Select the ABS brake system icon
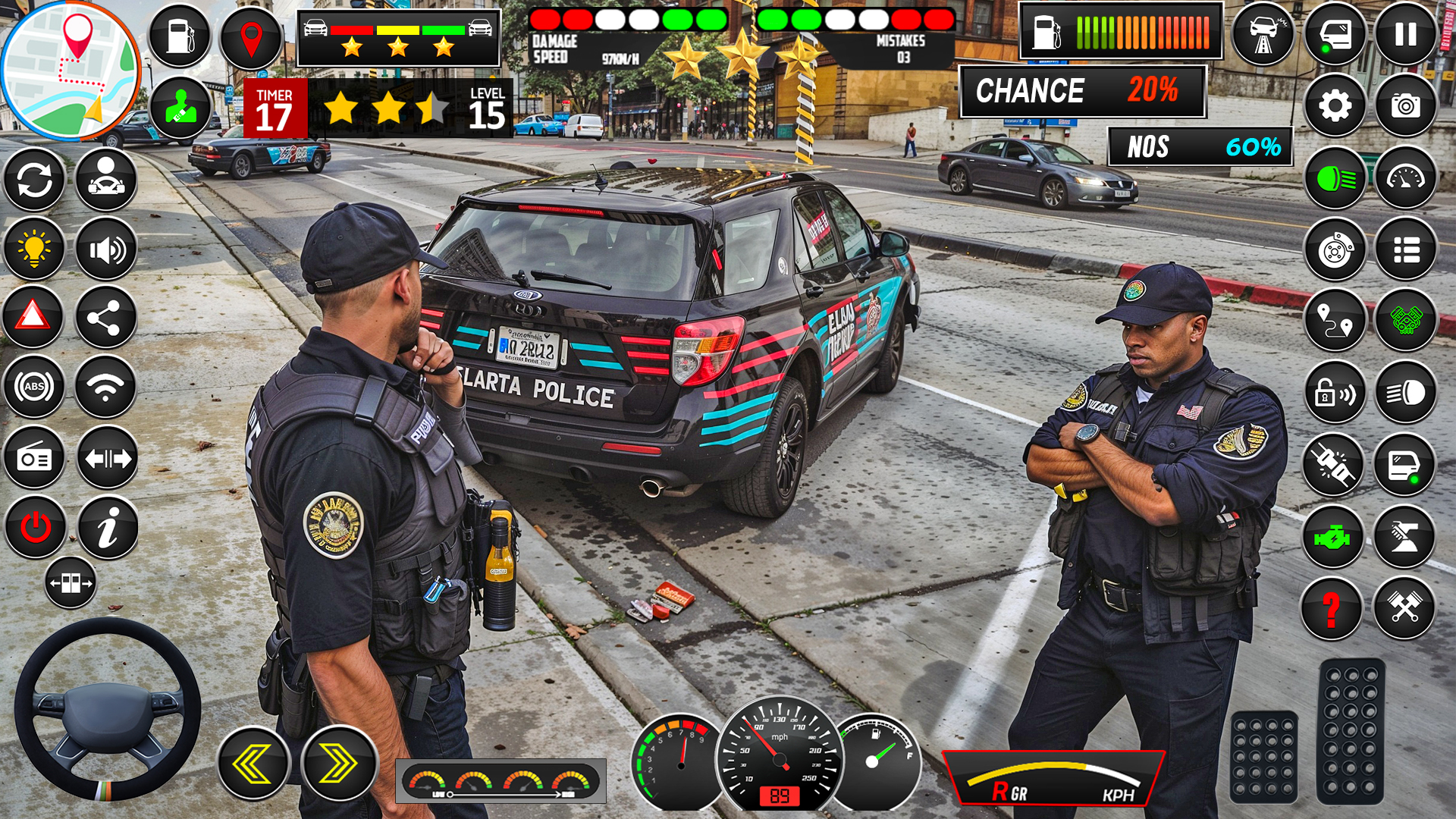Image resolution: width=1456 pixels, height=819 pixels. pyautogui.click(x=33, y=387)
